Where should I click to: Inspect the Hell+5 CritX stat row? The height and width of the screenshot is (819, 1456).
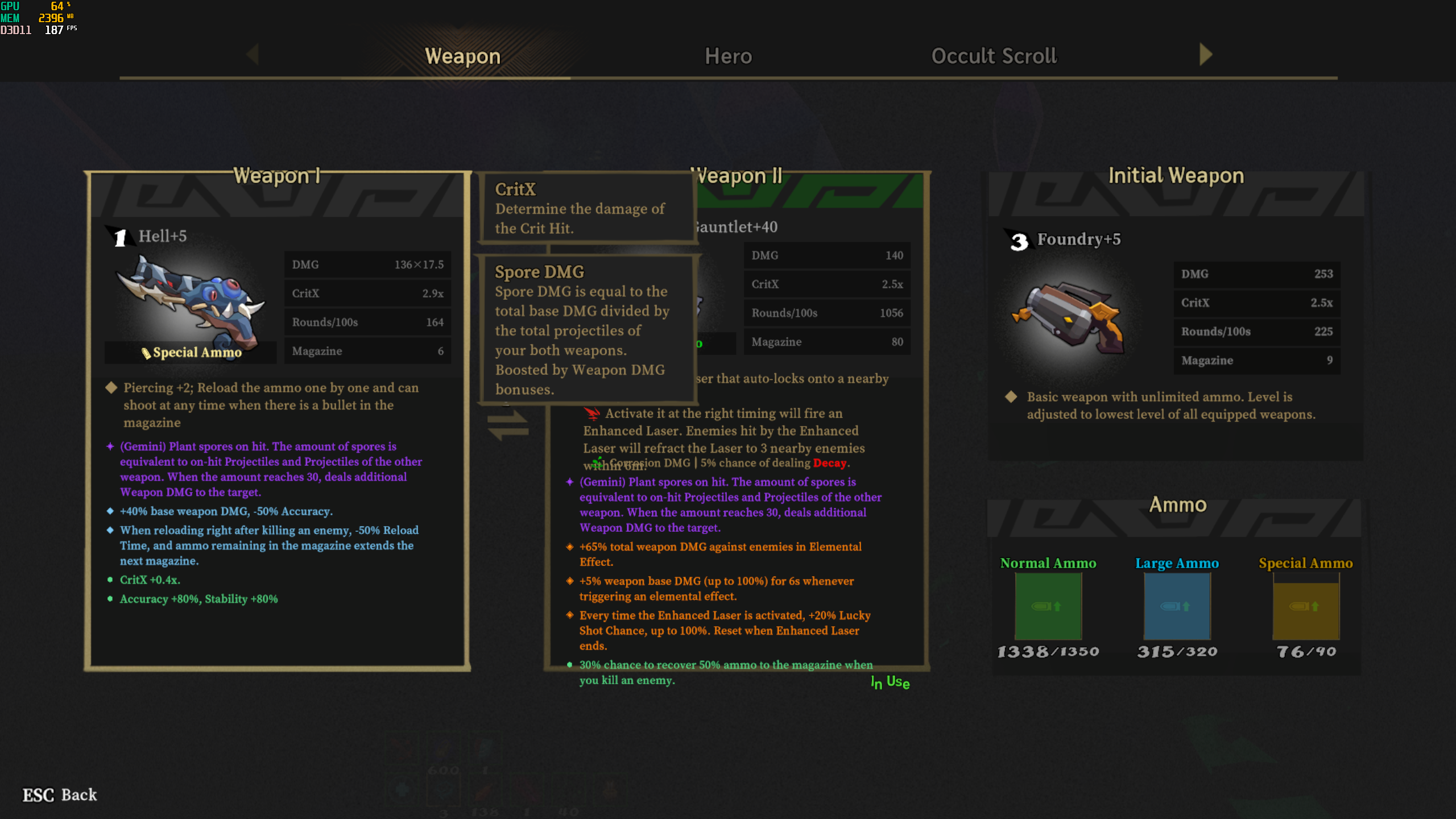pos(367,293)
